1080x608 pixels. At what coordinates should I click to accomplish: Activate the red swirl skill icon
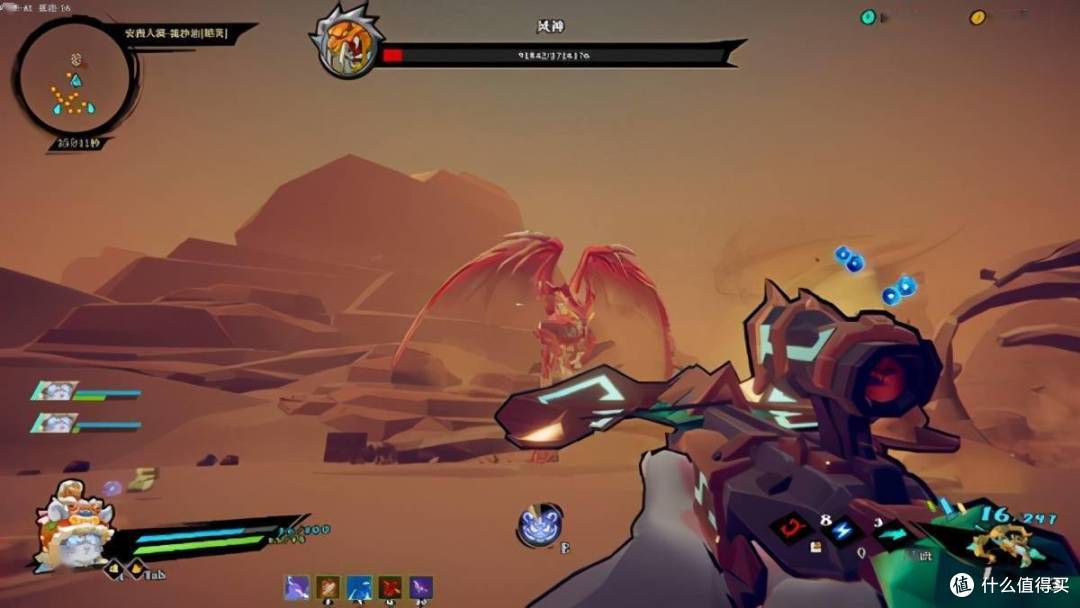point(791,528)
